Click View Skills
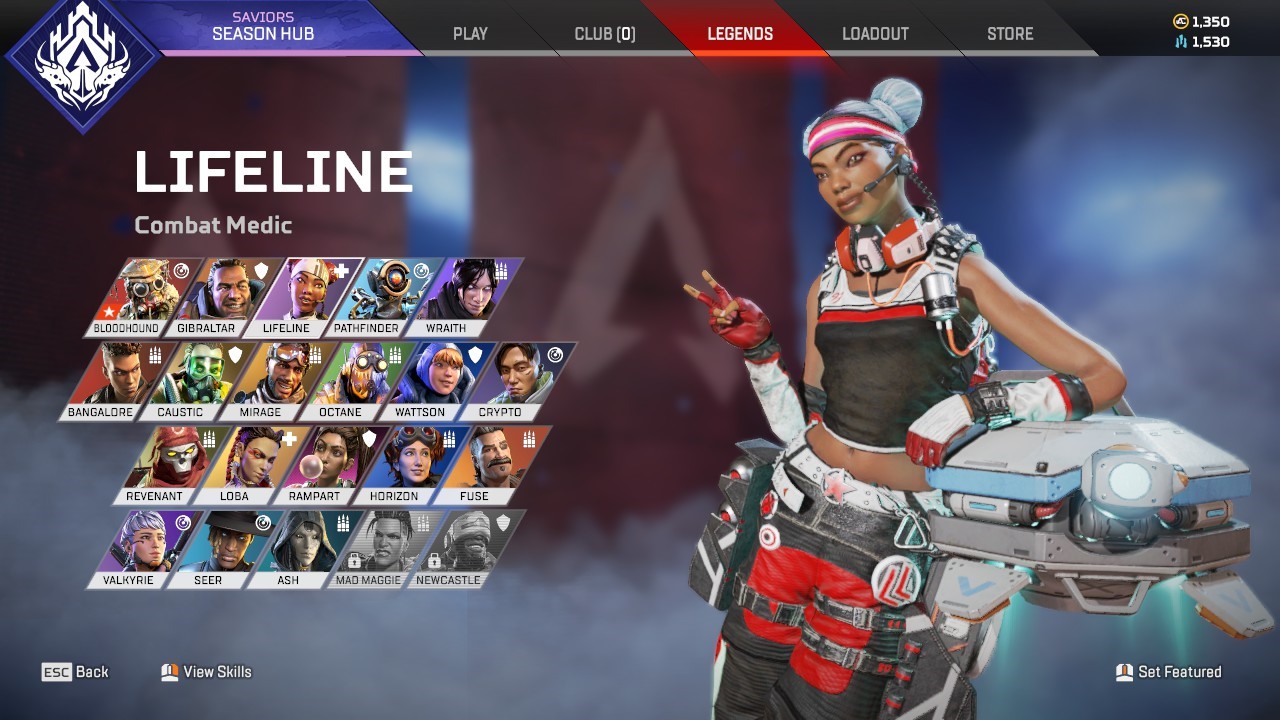 pos(205,671)
